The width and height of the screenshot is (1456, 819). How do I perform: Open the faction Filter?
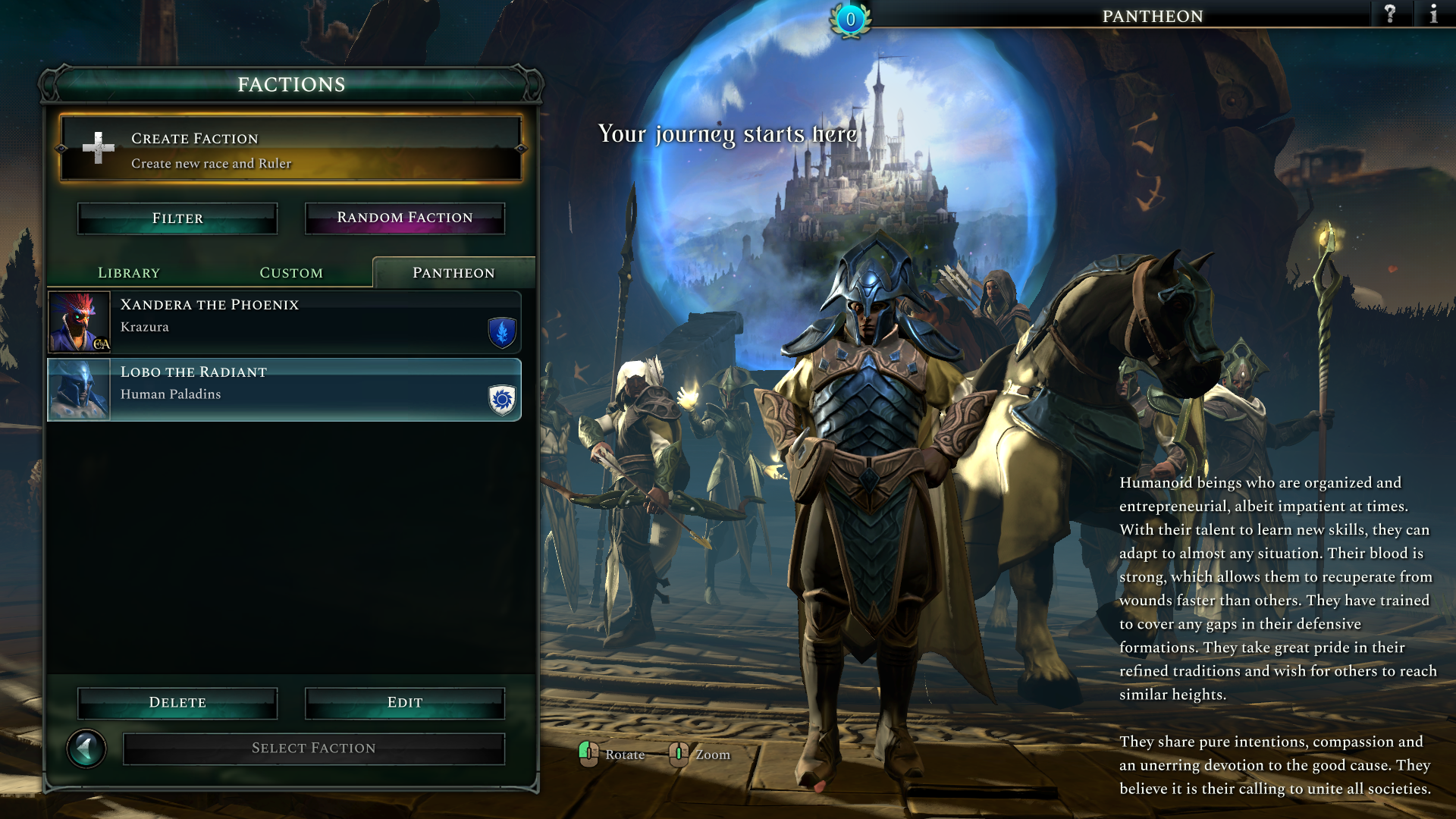177,218
